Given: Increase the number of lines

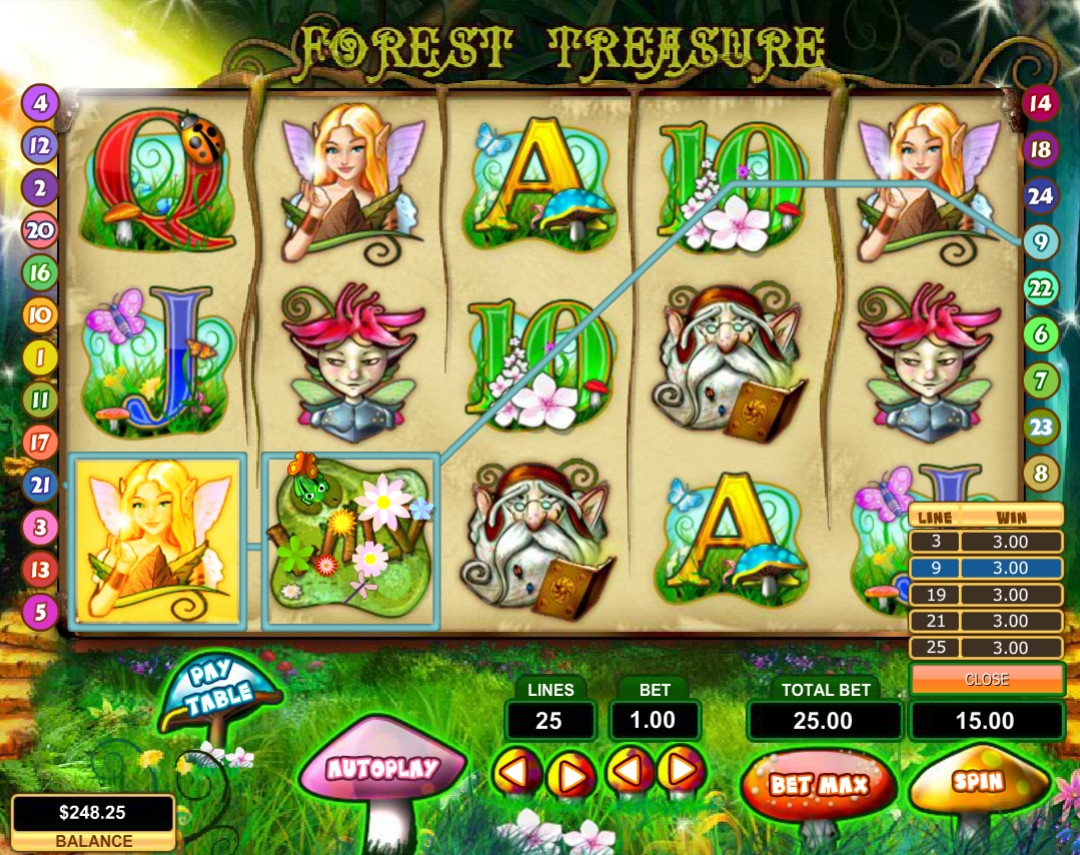Looking at the screenshot, I should coord(570,773).
